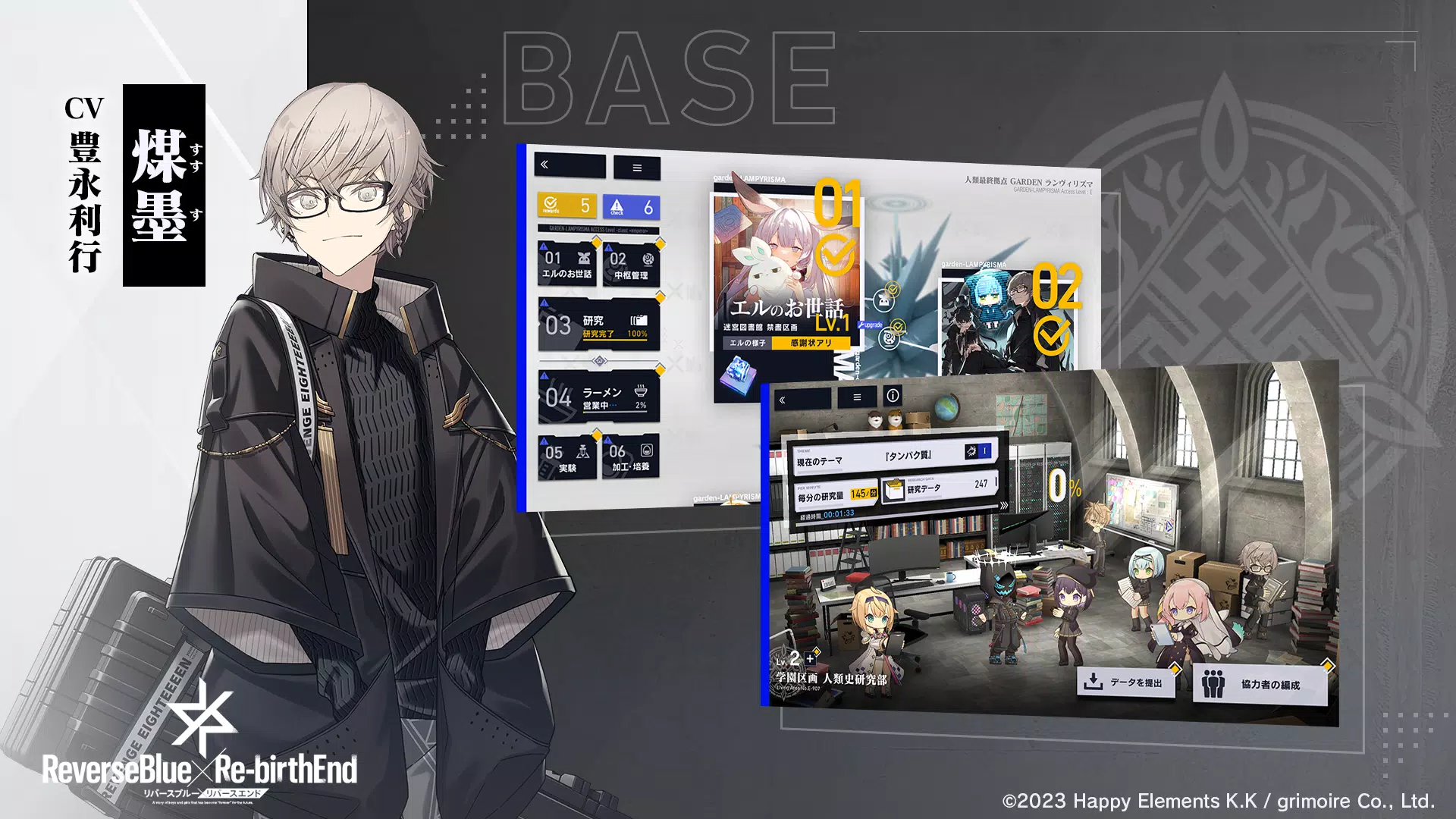Open the blue check alerts button
This screenshot has height=819, width=1456.
point(631,206)
